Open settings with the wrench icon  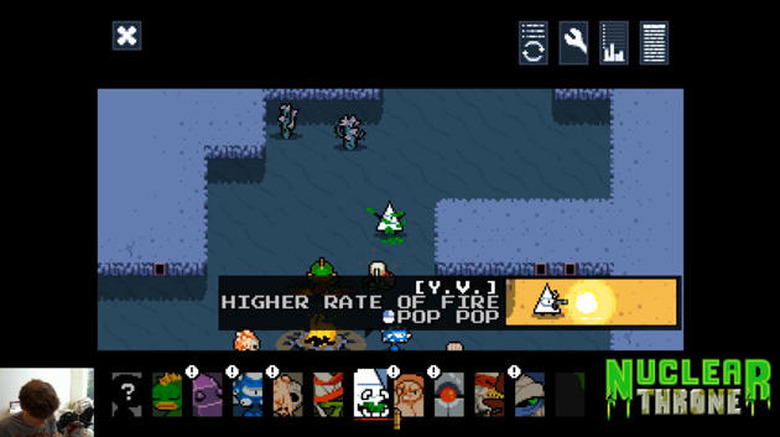click(573, 43)
